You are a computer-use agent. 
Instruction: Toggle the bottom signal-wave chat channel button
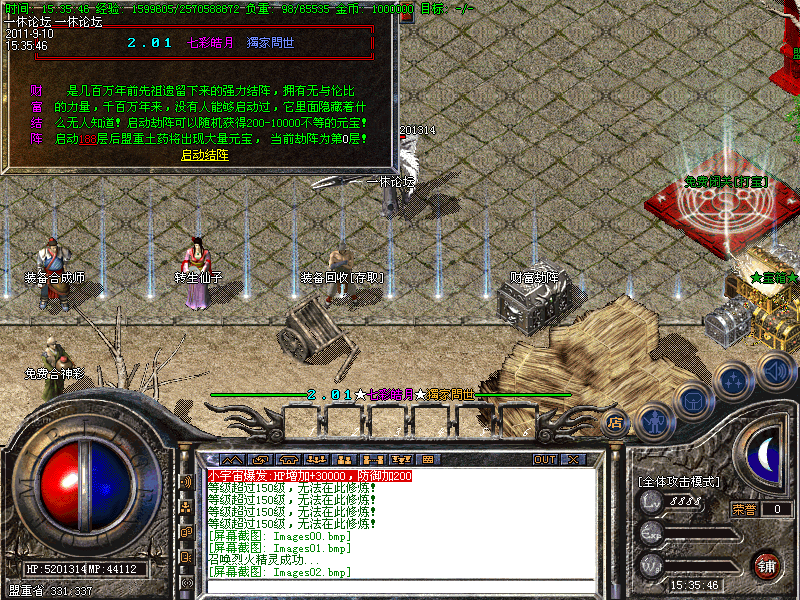[187, 582]
